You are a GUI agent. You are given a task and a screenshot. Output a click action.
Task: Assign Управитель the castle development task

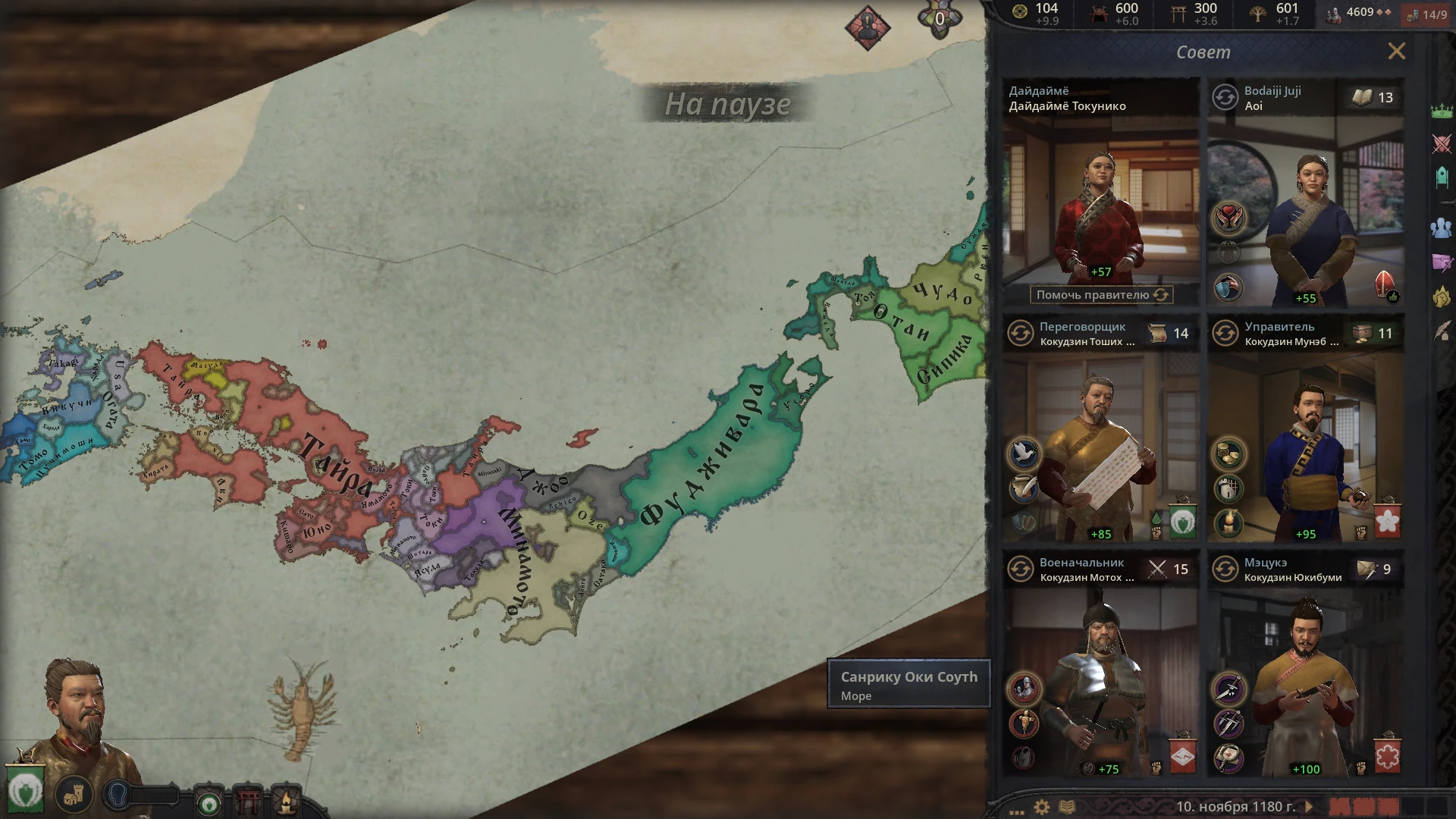click(x=1228, y=489)
